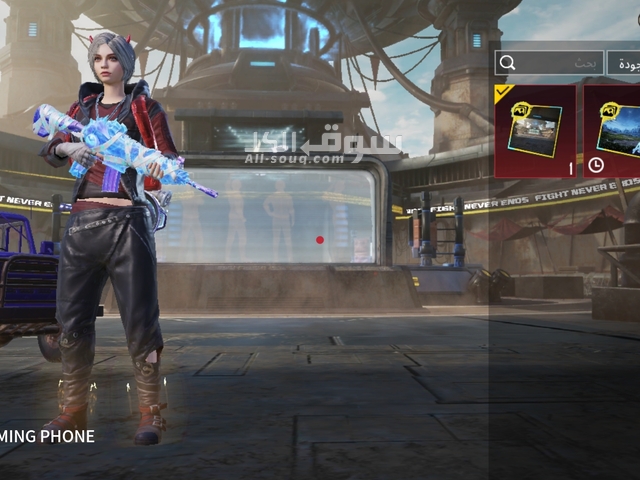Viewport: 640px width, 480px height.
Task: Click the search field with magnifier icon
Action: (x=550, y=63)
